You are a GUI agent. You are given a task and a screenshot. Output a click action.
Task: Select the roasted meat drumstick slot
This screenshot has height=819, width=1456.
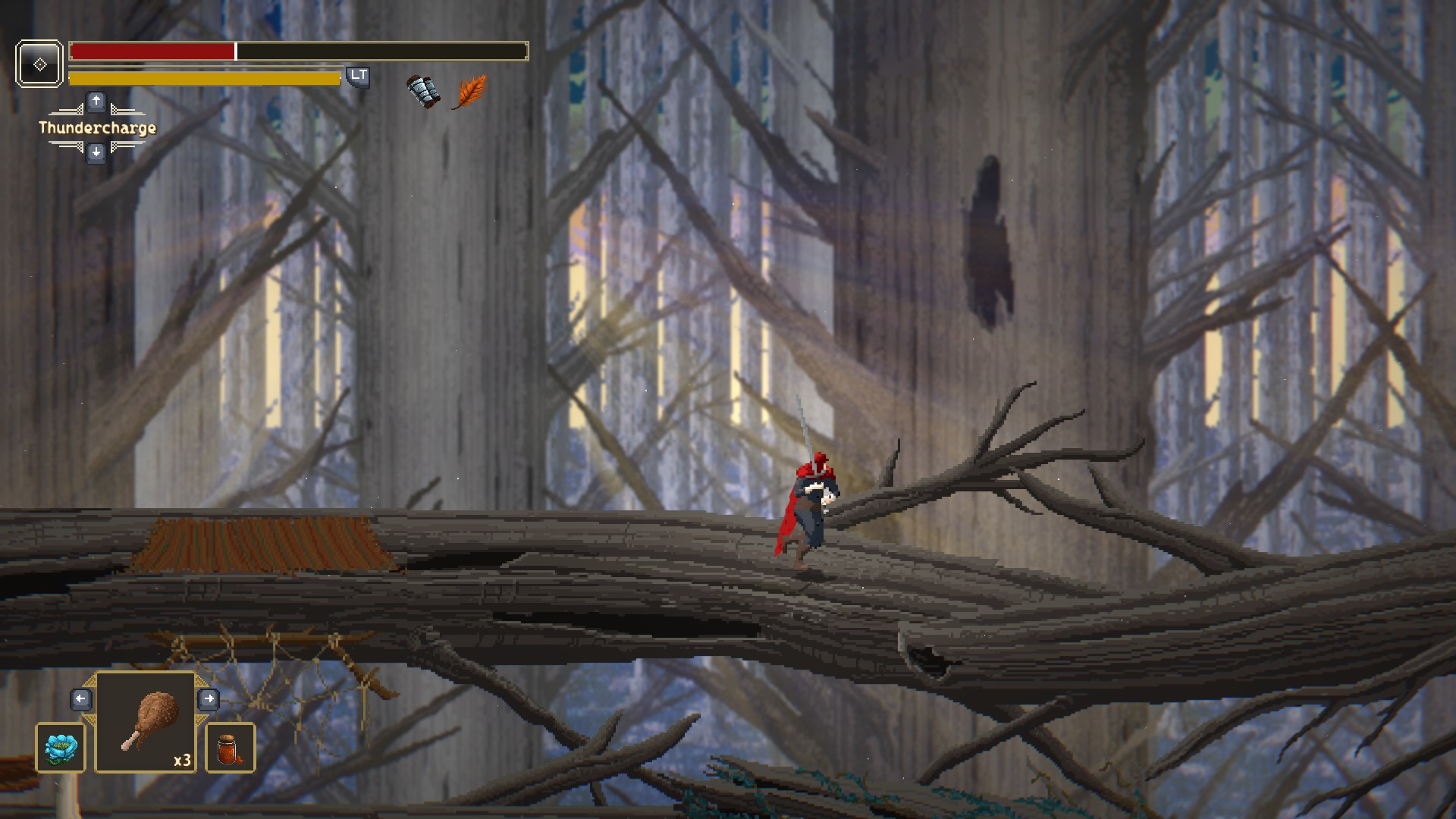pos(146,723)
